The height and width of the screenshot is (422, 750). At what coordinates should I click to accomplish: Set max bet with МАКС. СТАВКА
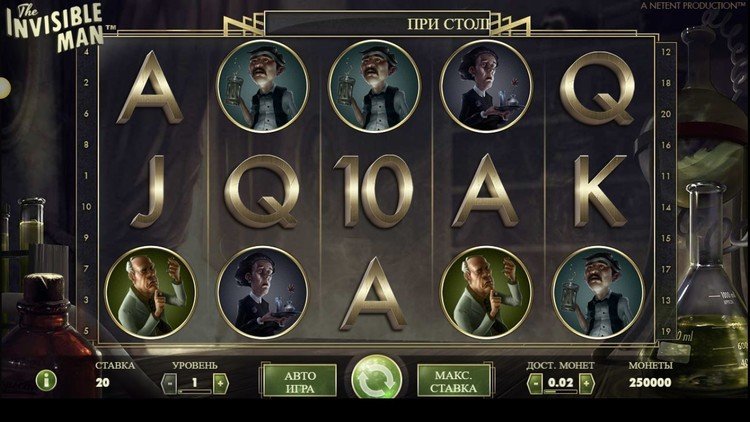[x=453, y=381]
